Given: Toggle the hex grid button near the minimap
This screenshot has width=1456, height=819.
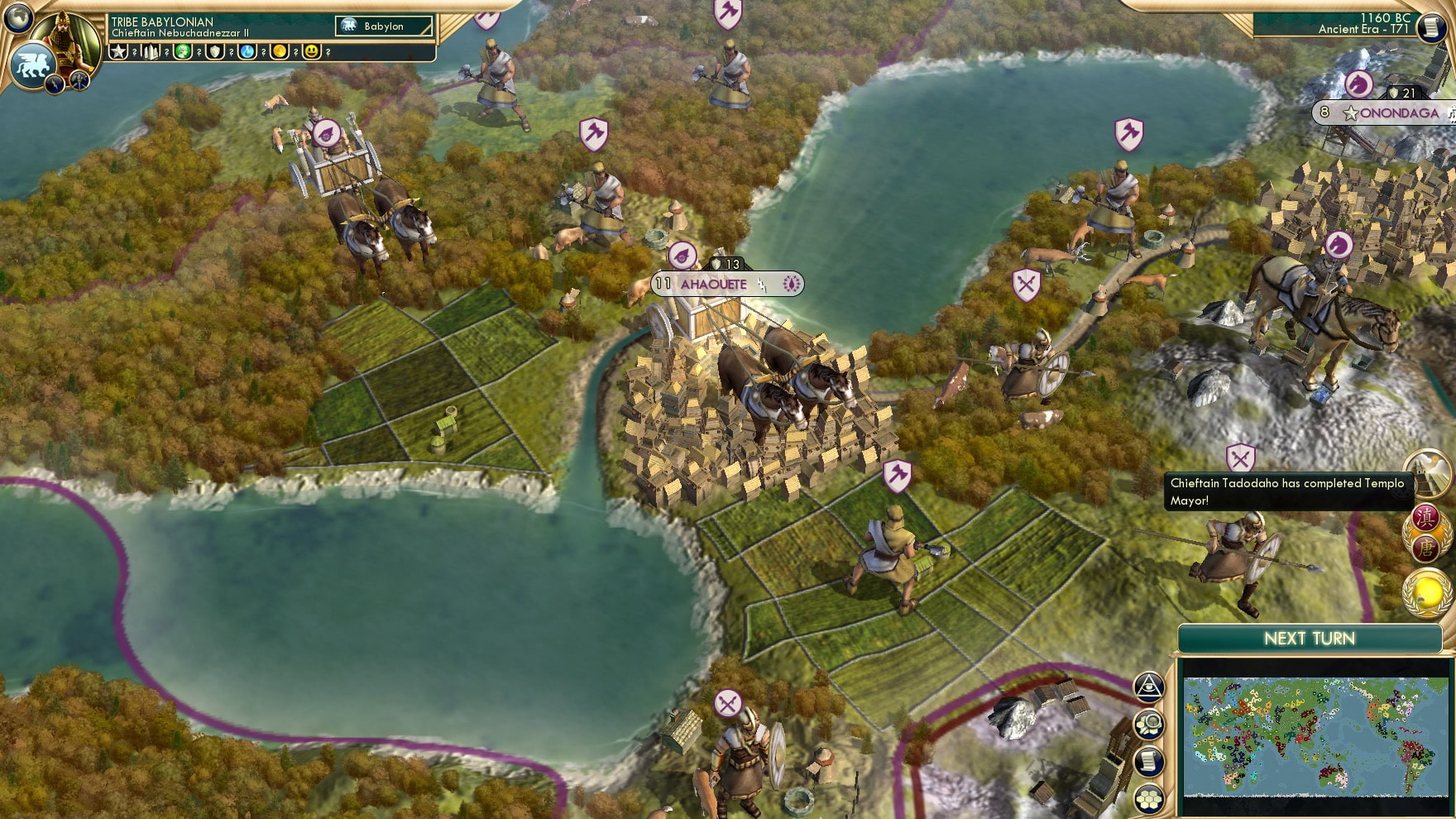Looking at the screenshot, I should click(x=1149, y=799).
